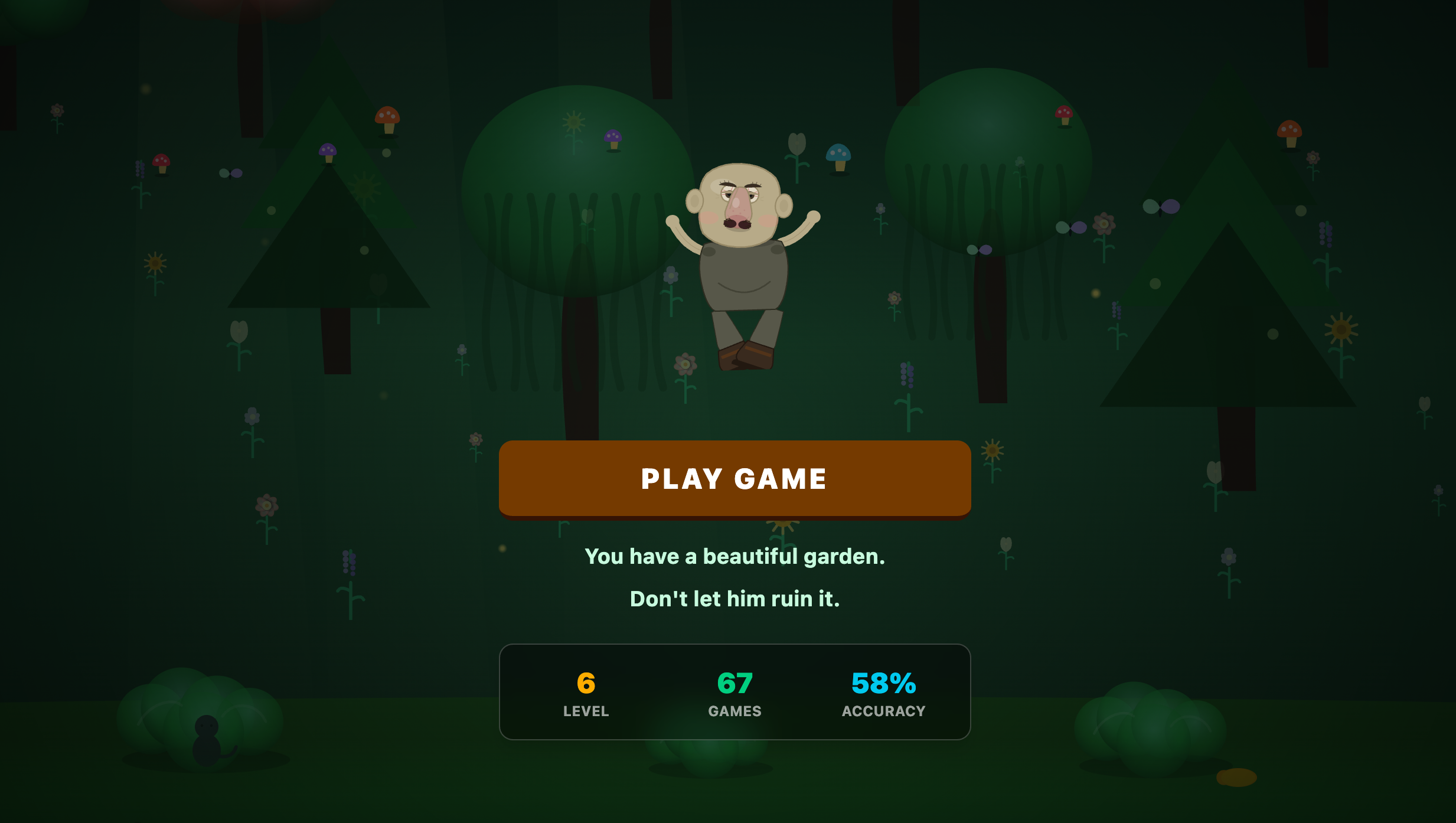Click the text You have a beautiful garden
1456x823 pixels.
coord(734,556)
